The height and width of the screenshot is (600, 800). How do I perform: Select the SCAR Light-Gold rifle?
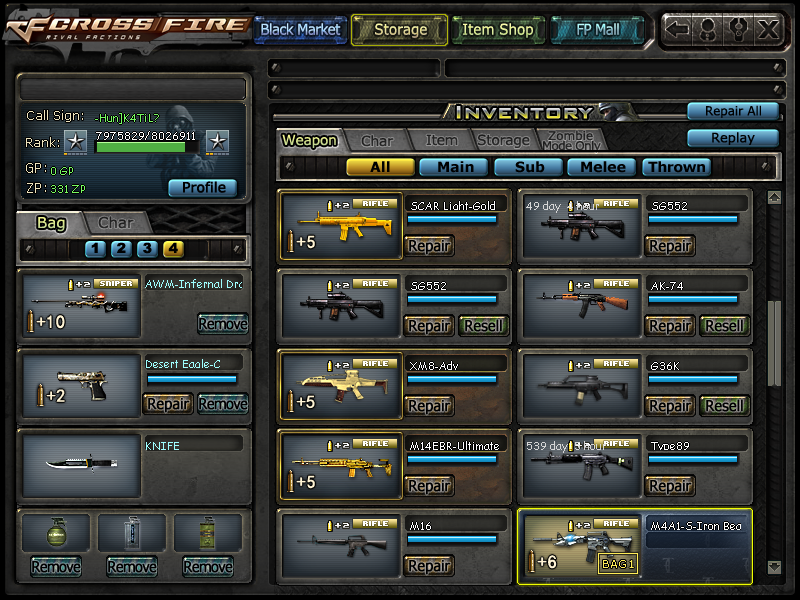pos(340,226)
